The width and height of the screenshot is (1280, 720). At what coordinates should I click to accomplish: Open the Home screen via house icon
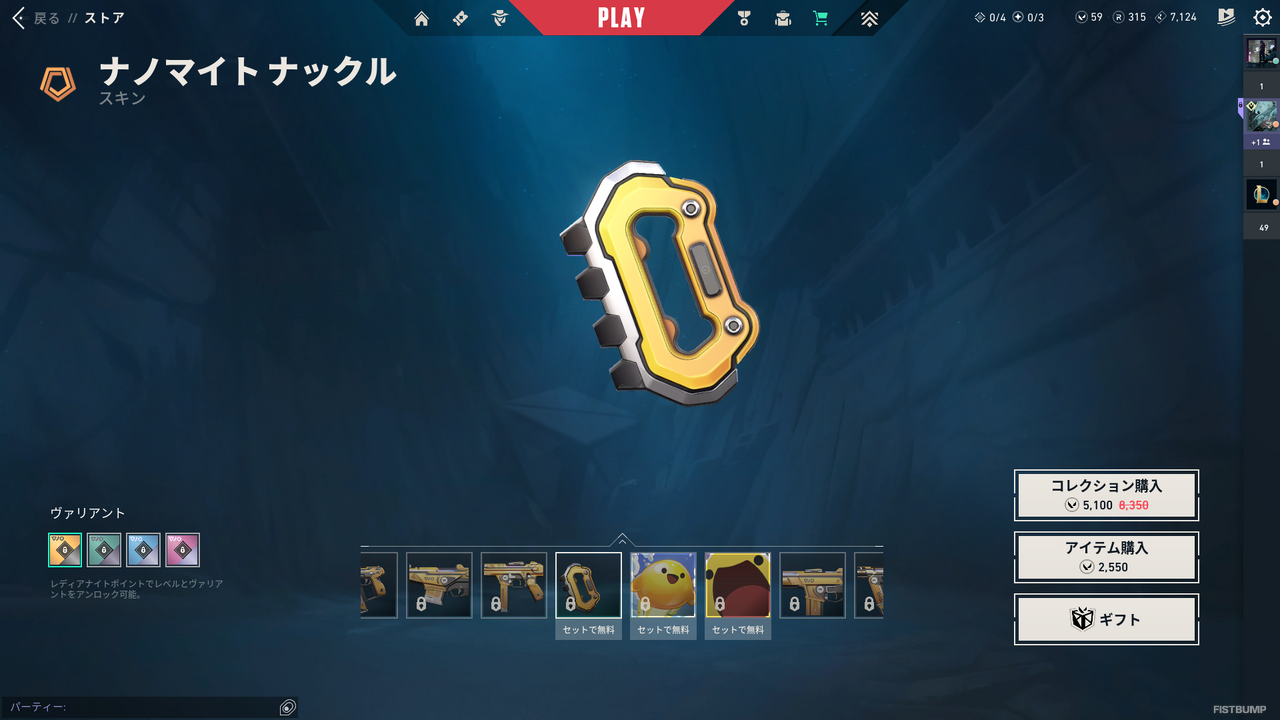click(421, 18)
